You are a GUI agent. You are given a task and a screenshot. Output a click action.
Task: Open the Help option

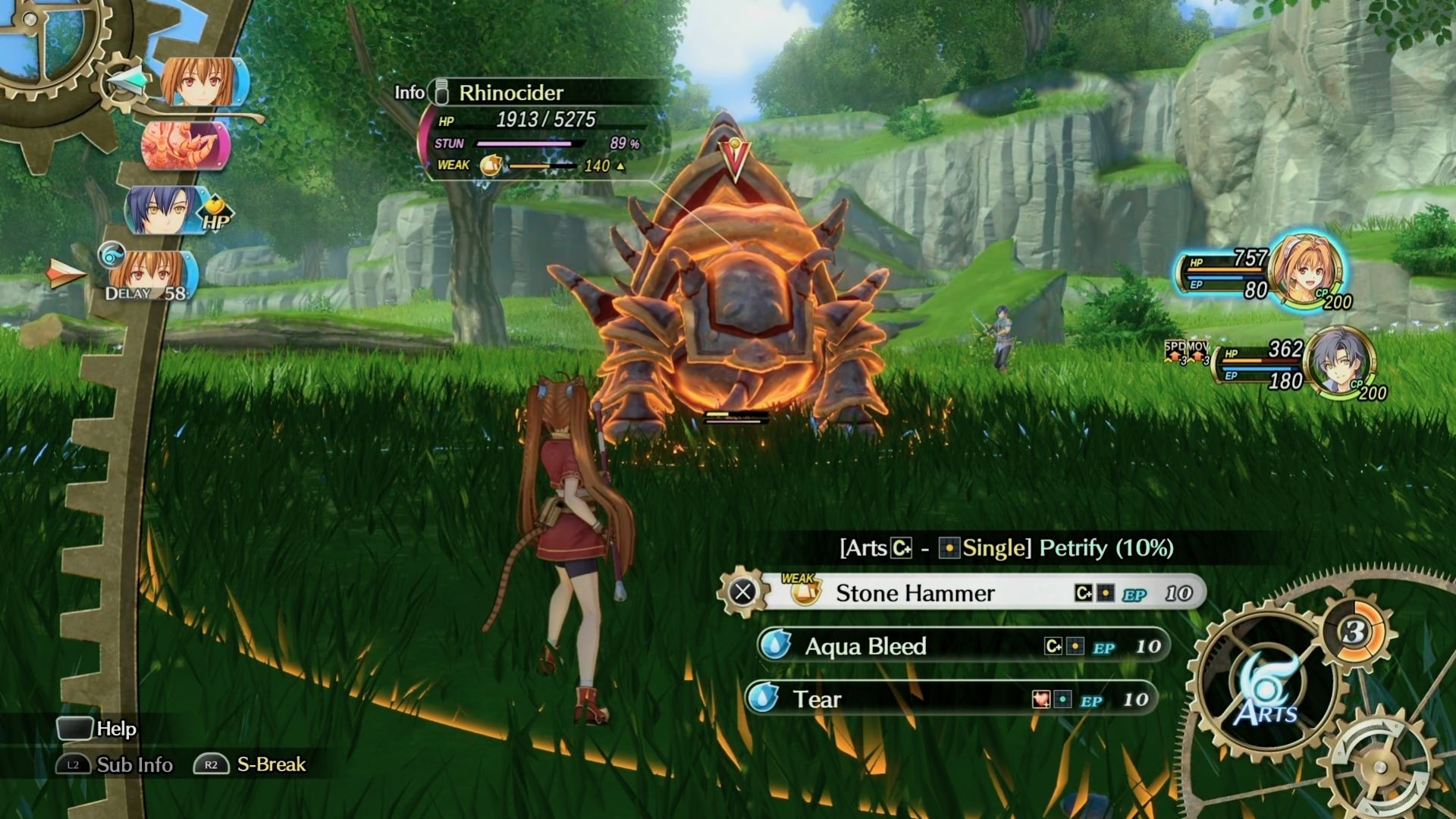96,729
